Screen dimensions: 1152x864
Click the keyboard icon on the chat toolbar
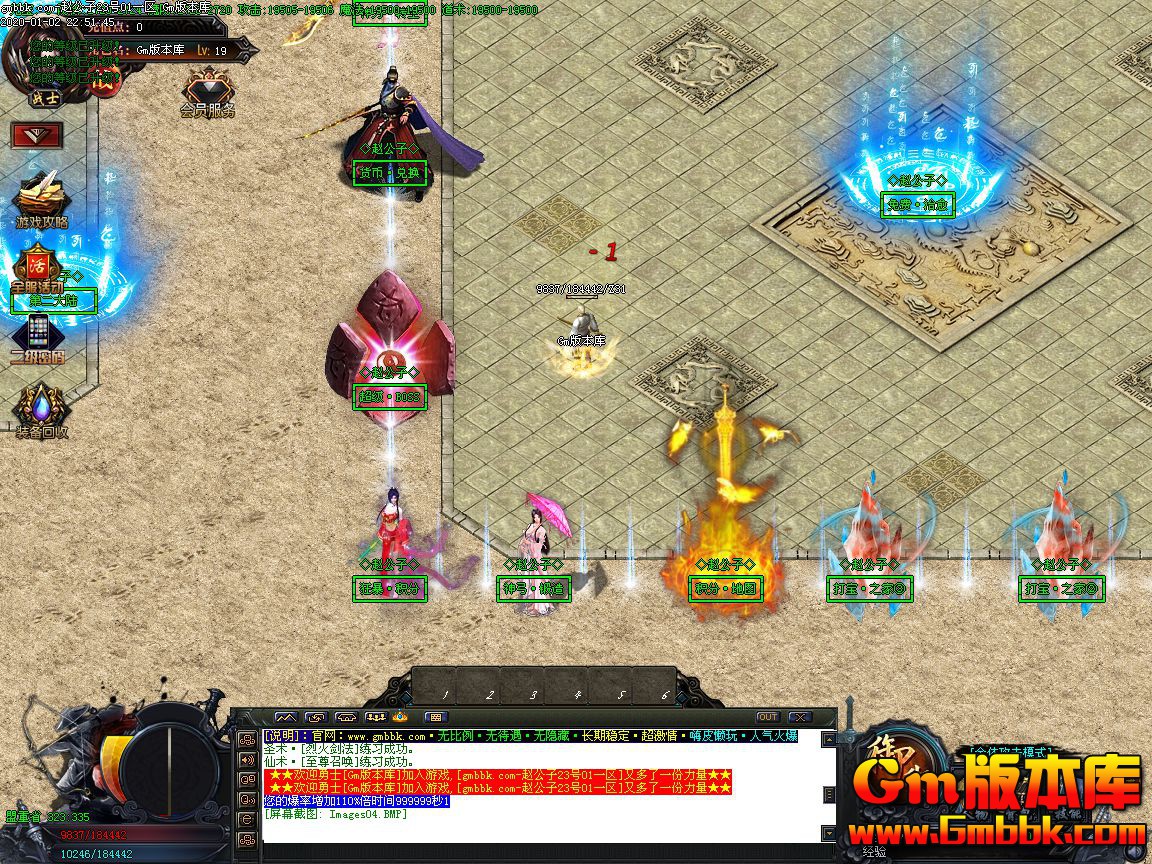(x=434, y=717)
